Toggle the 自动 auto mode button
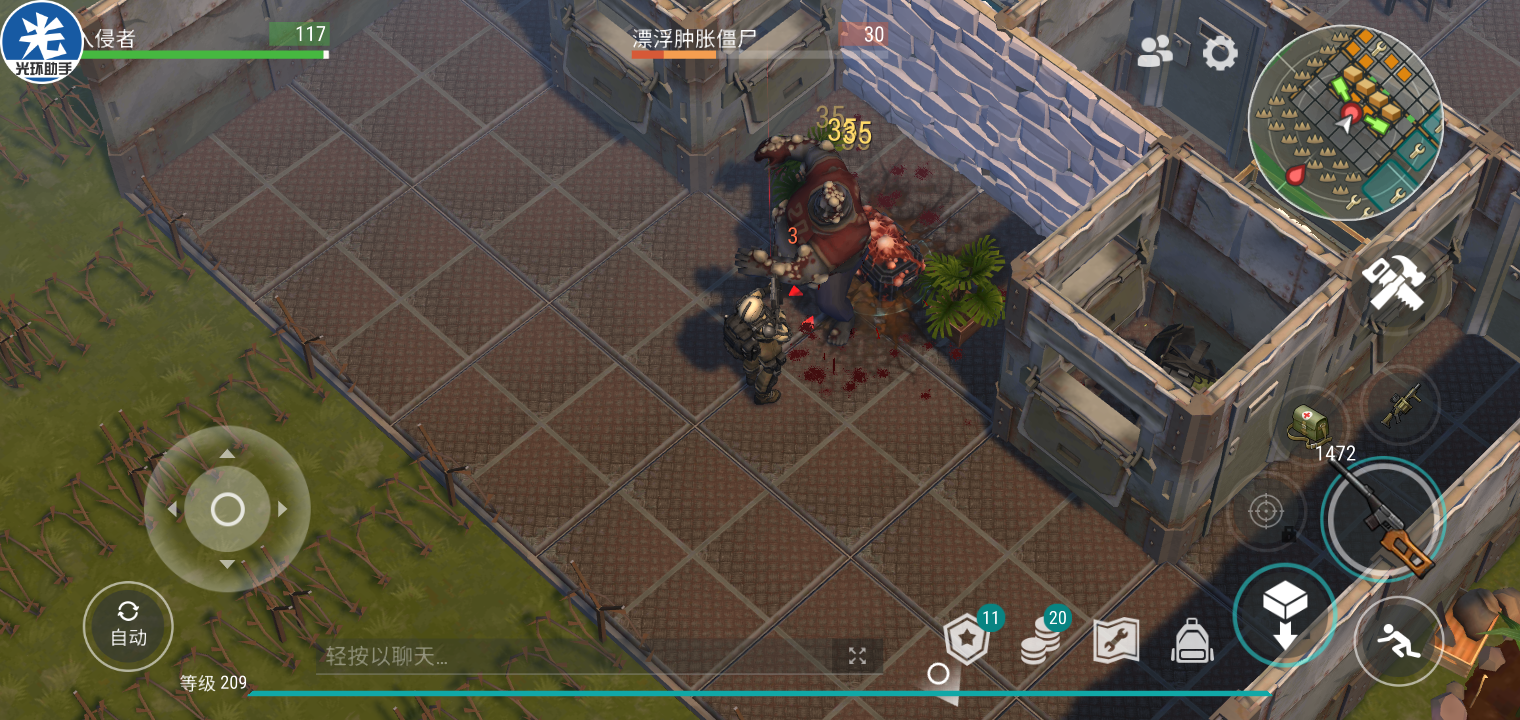Screen dimensions: 1520x720 [x=128, y=626]
